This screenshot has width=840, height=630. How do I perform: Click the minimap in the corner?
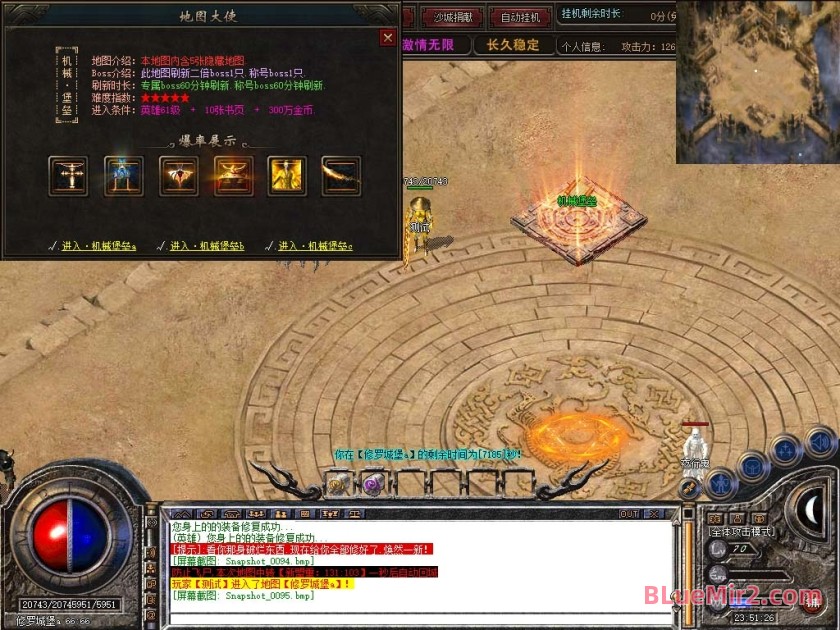tap(757, 82)
